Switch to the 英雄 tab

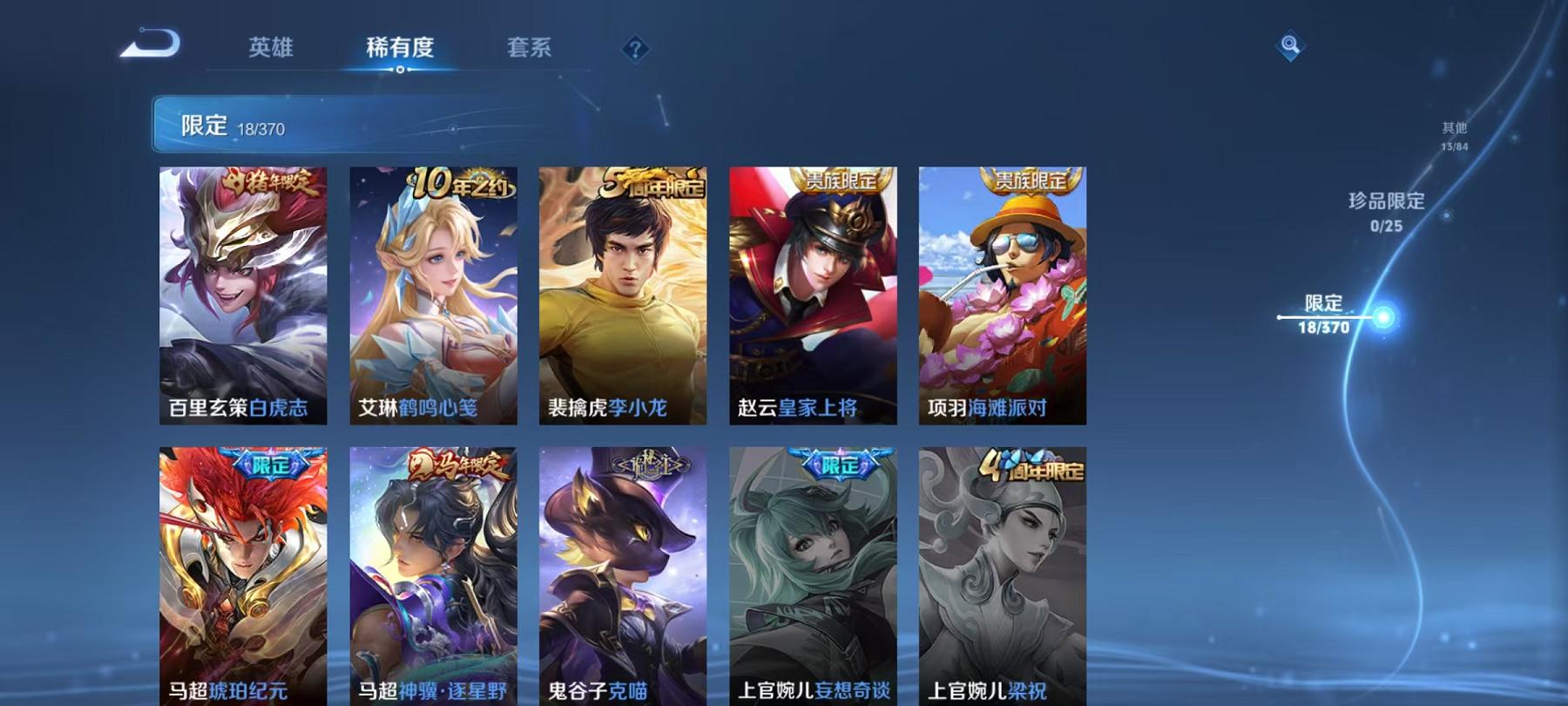coord(271,50)
